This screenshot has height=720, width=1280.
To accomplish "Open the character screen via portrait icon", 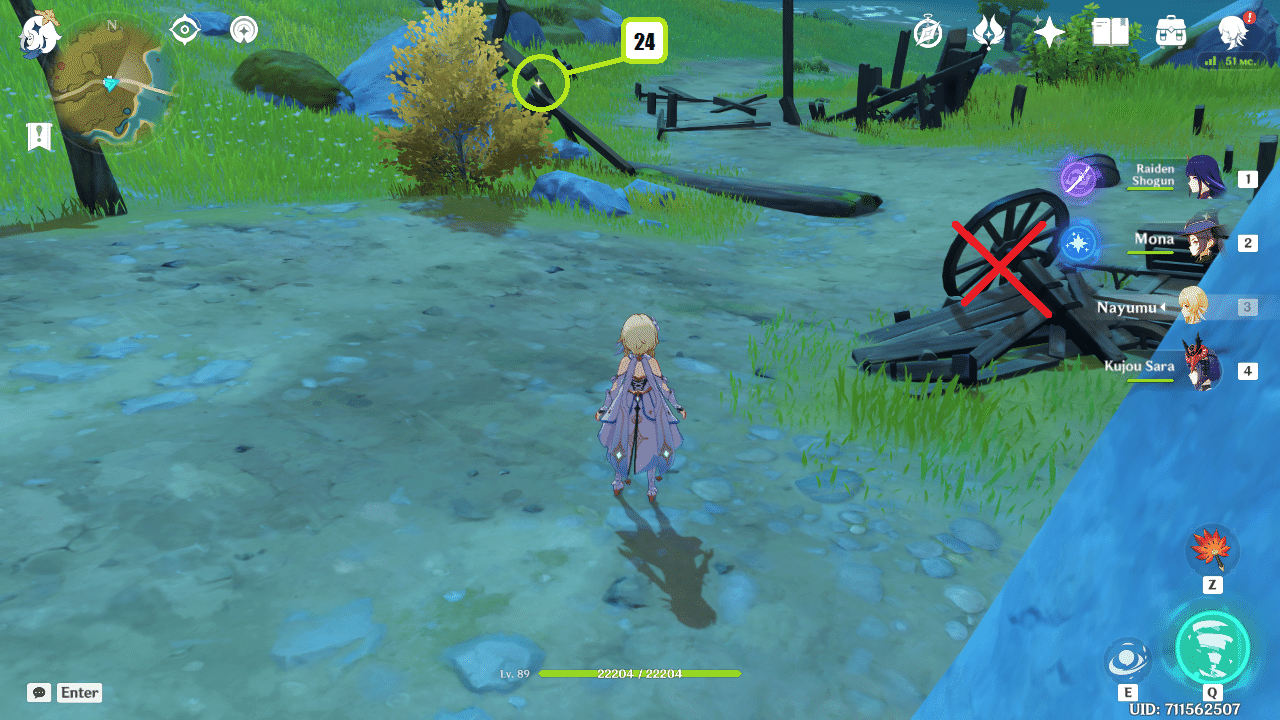I will coord(1232,30).
